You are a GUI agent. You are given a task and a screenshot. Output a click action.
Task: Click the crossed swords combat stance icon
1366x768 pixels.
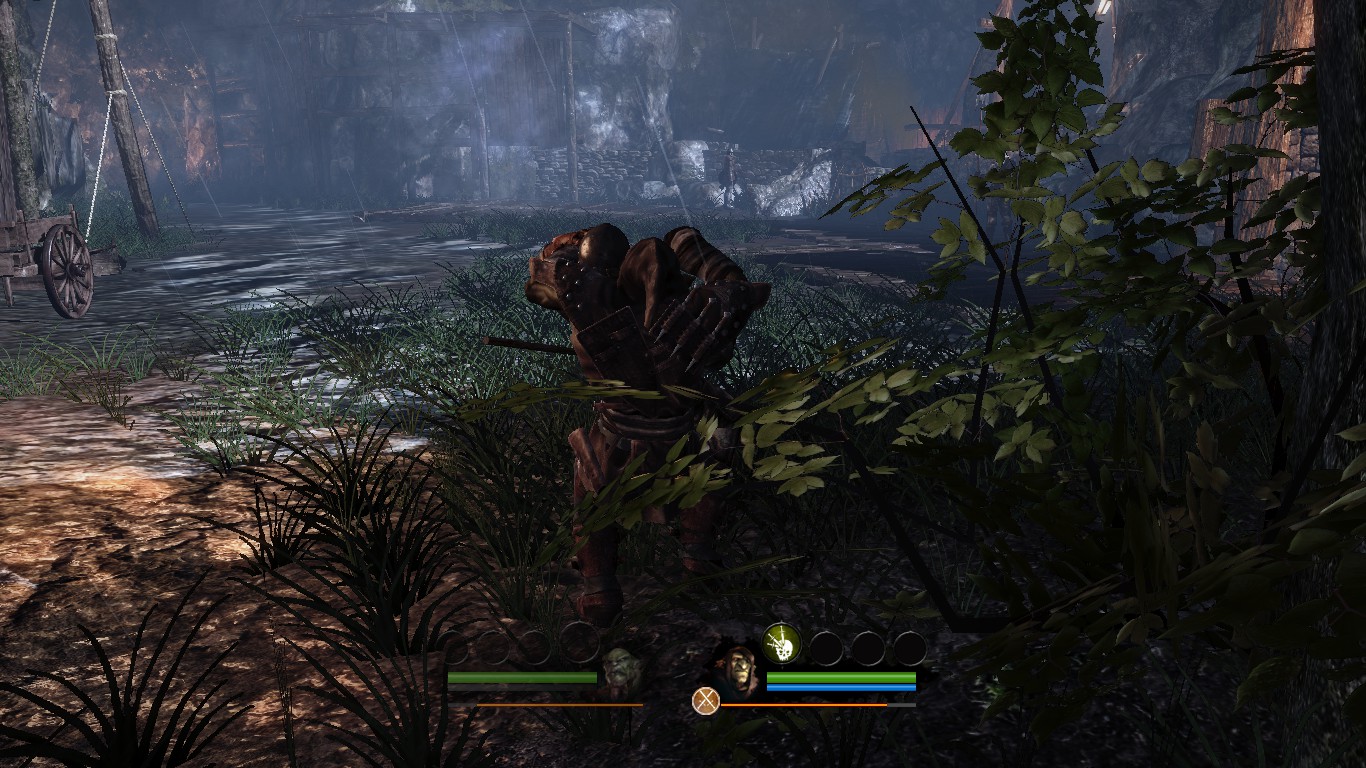point(706,700)
